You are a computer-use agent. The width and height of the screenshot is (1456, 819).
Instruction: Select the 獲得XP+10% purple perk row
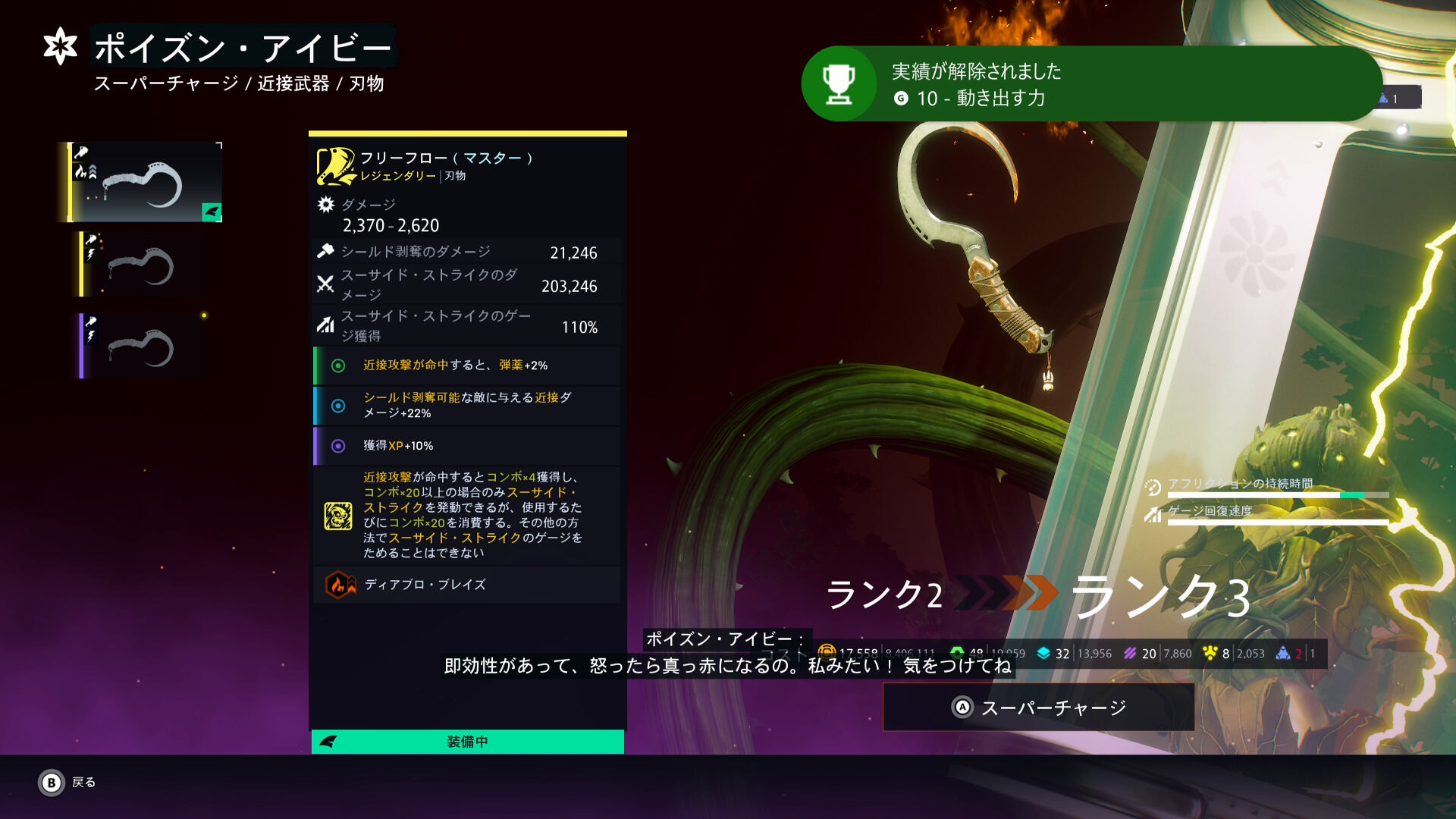(x=467, y=446)
